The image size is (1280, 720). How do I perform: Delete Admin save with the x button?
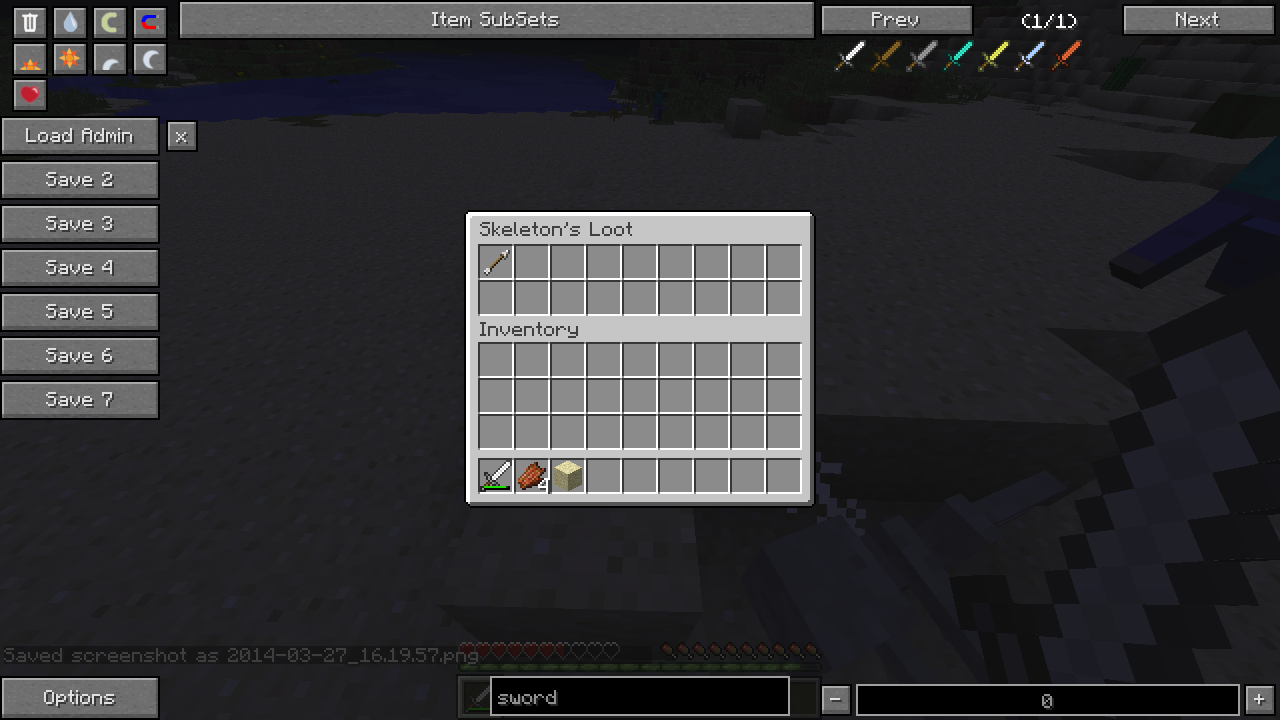coord(181,137)
